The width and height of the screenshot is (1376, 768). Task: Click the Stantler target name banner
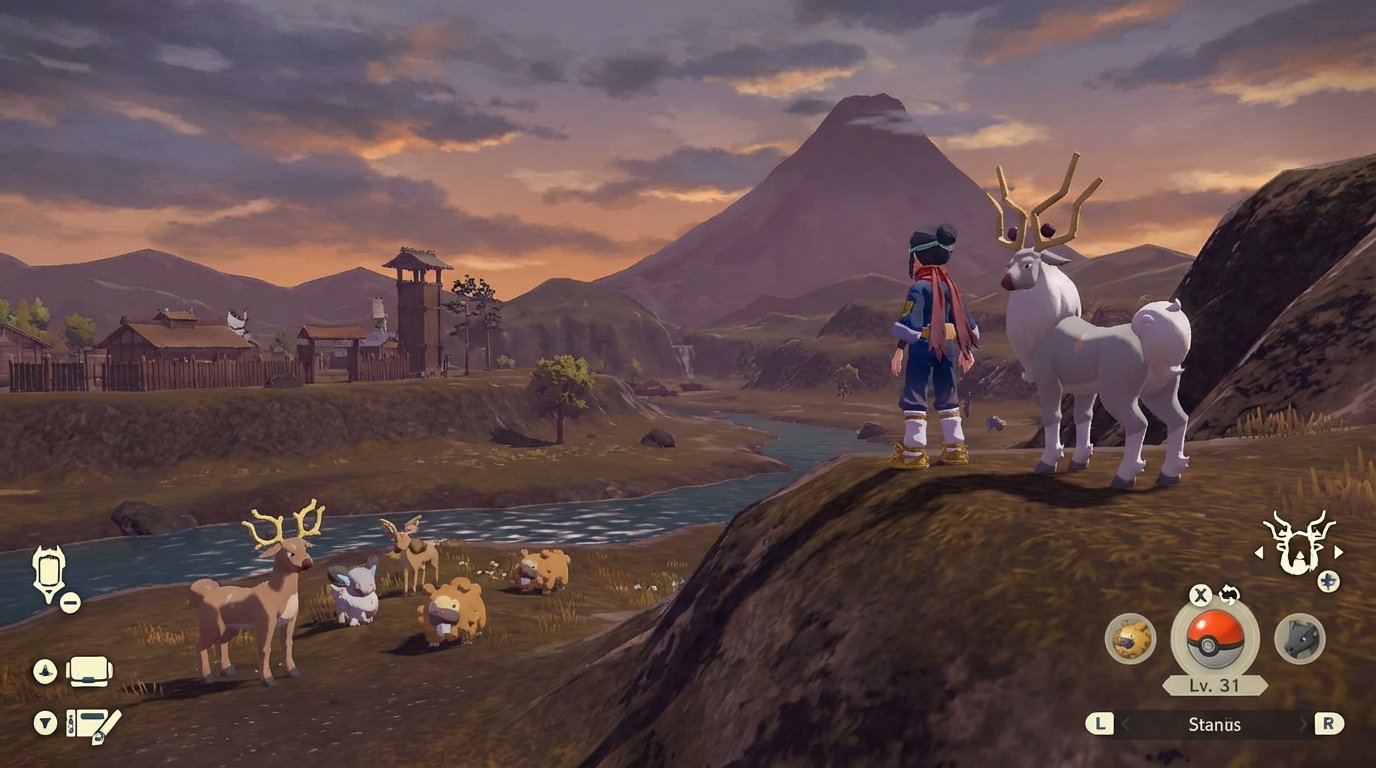tap(1216, 724)
